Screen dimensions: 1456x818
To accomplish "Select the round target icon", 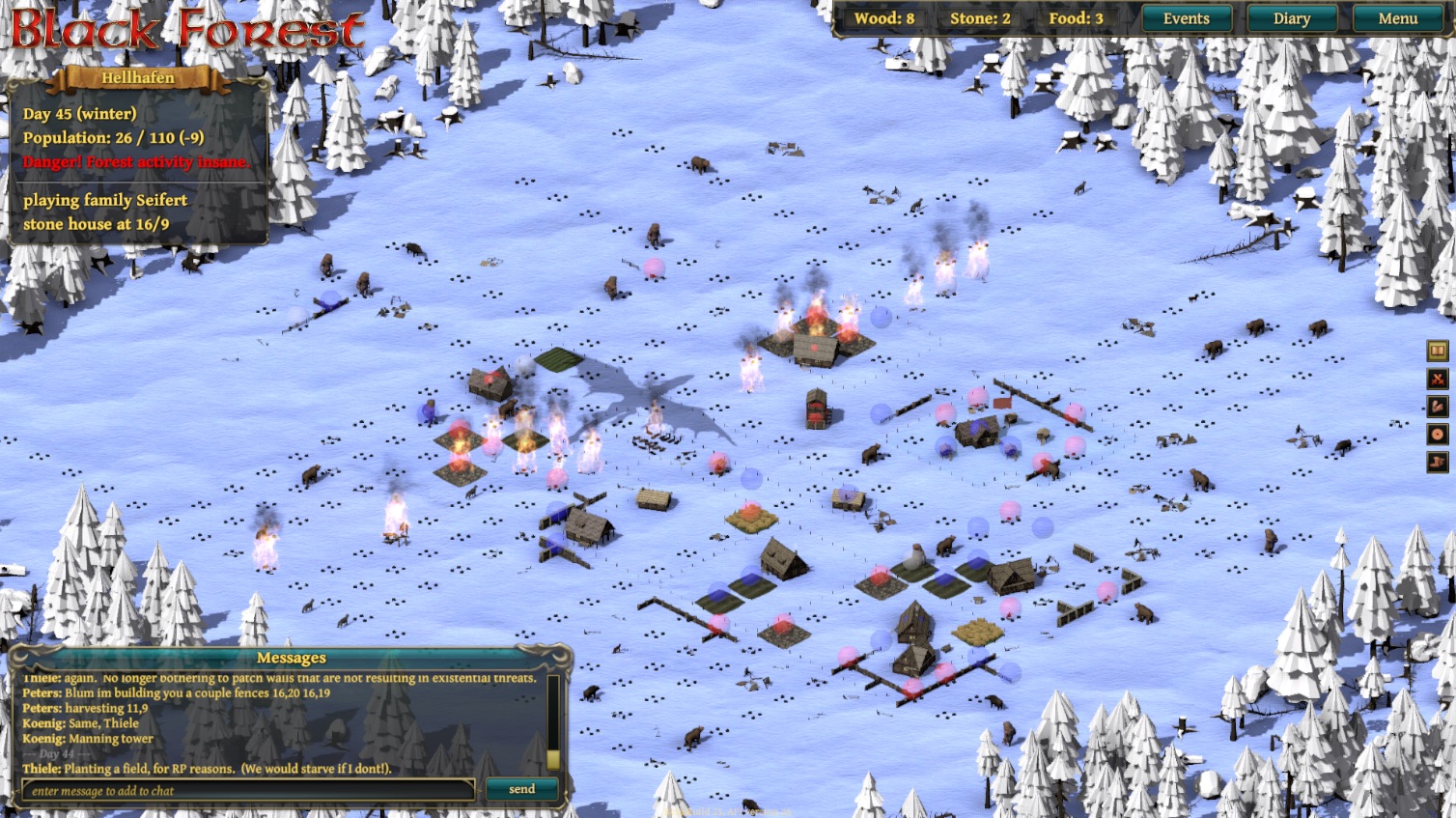I will pos(1437,435).
